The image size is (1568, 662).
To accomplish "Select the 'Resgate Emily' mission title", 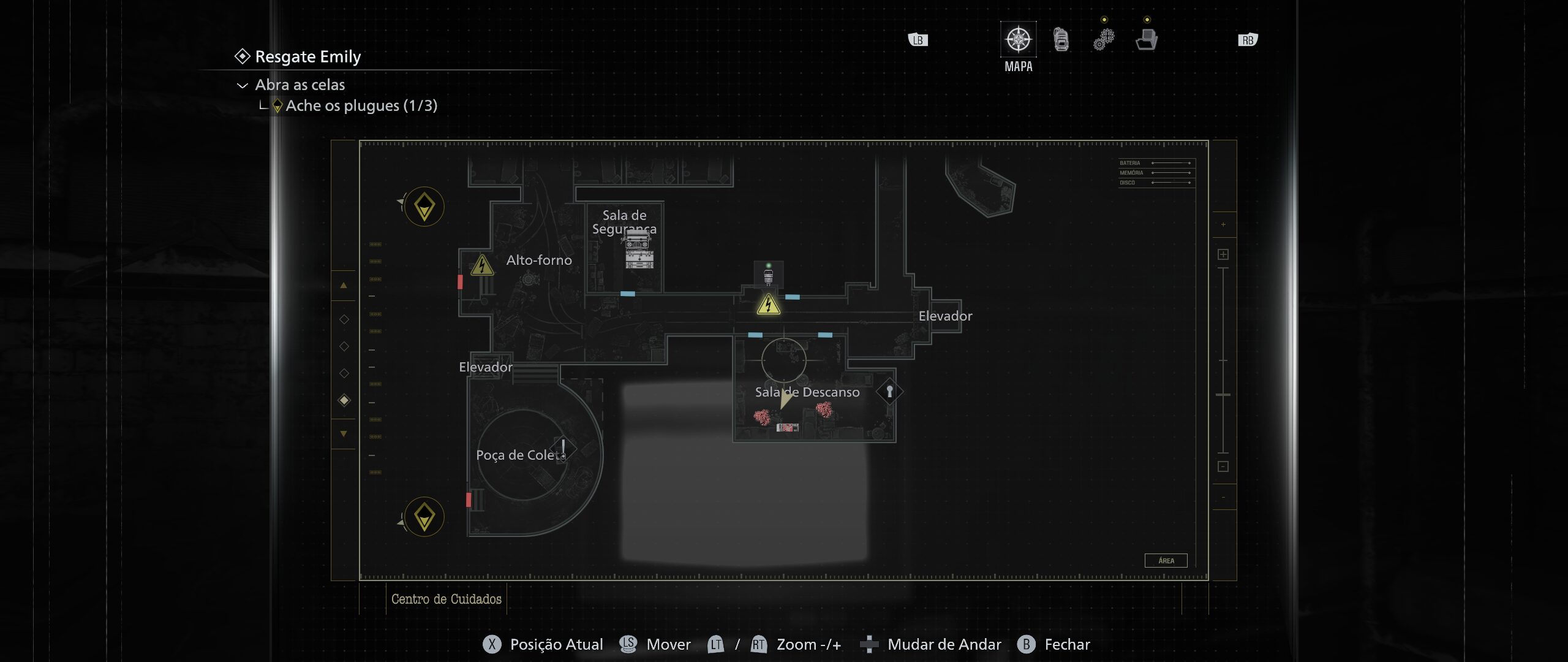I will [x=307, y=56].
